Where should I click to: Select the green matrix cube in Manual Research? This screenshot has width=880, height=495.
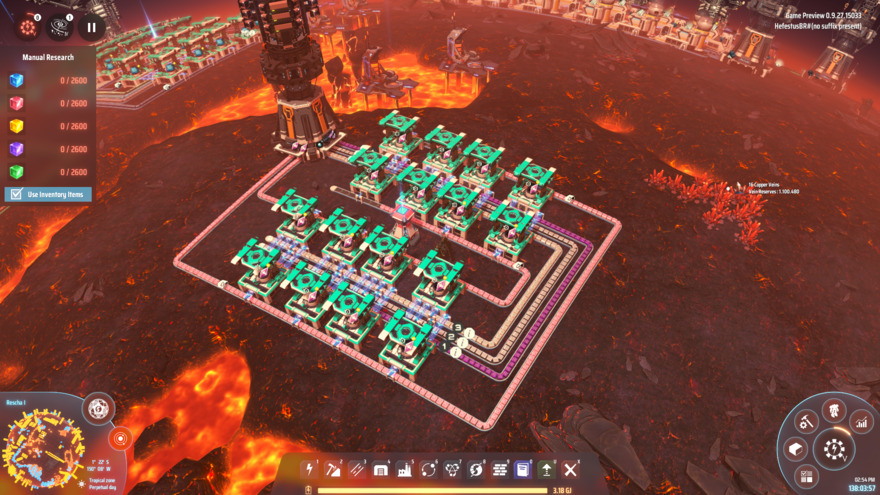click(16, 172)
